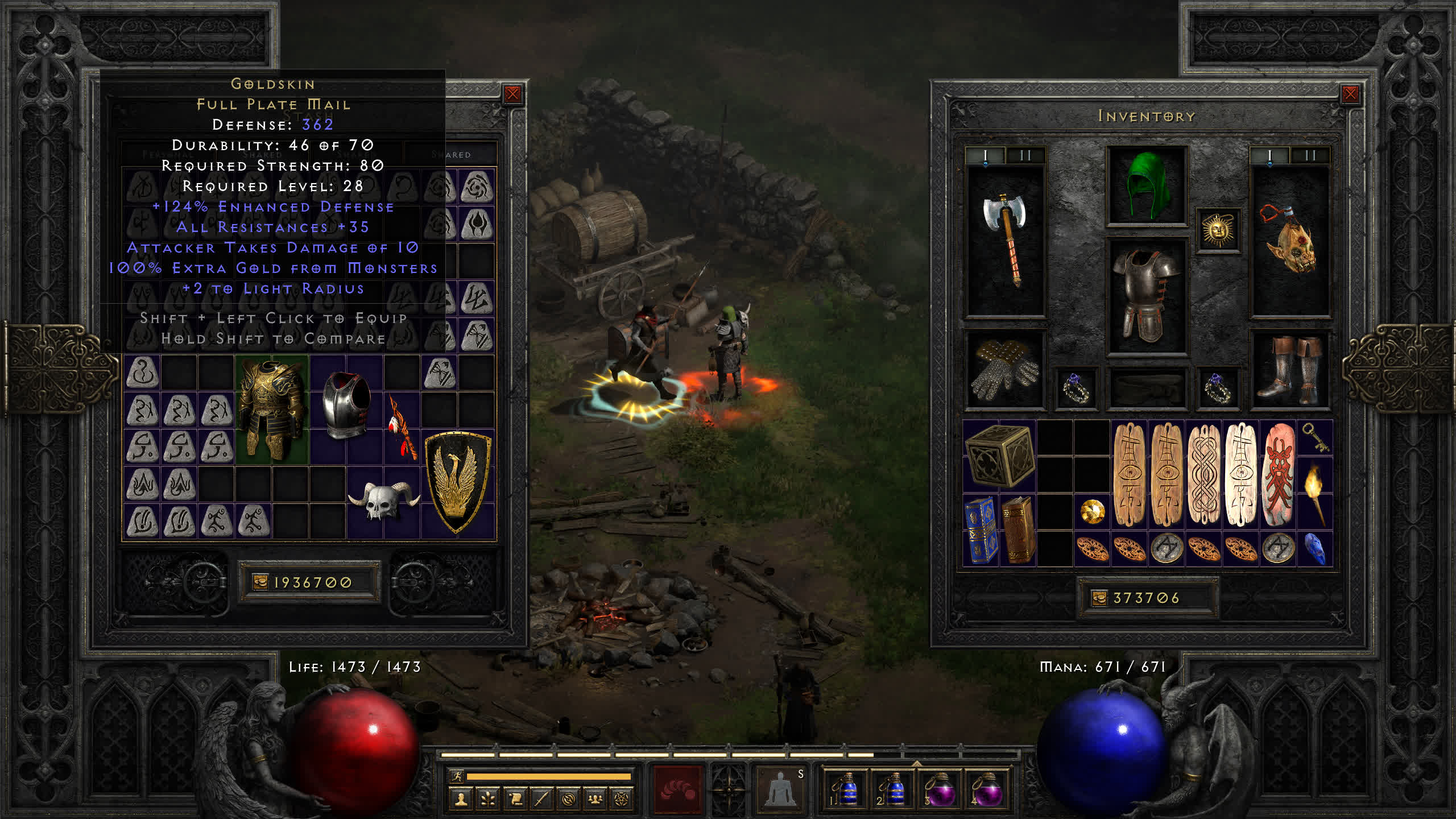Close the Inventory window

[1350, 94]
